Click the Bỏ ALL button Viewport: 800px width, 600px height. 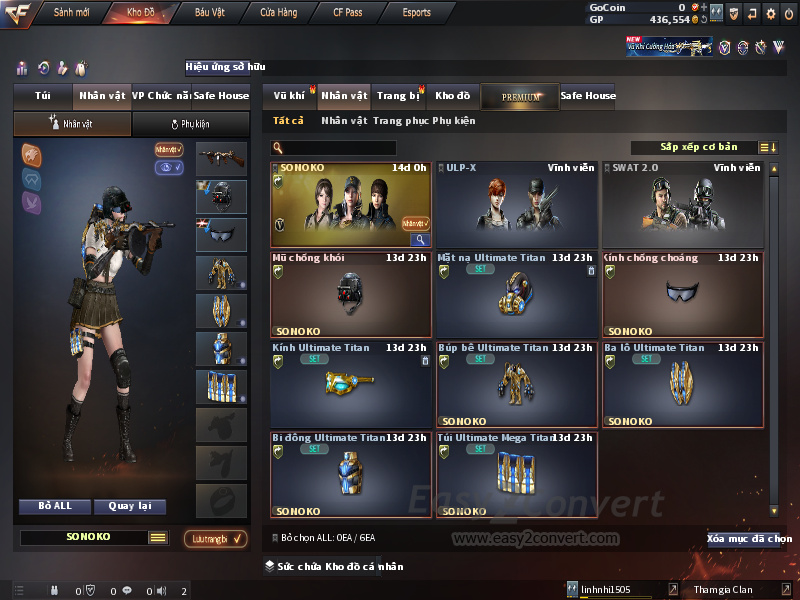55,506
